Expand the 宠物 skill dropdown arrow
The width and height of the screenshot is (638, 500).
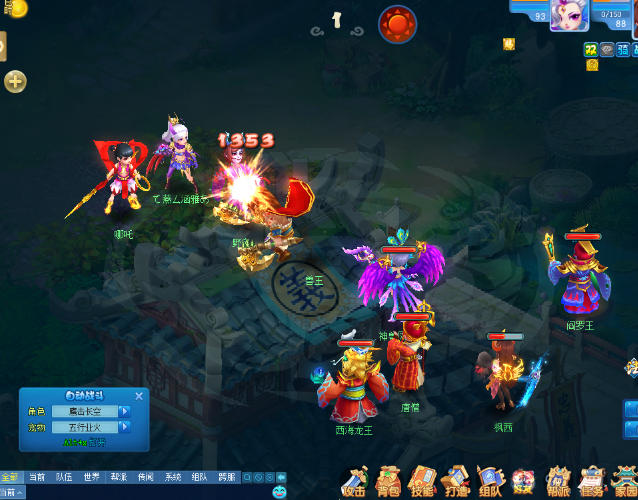click(125, 427)
